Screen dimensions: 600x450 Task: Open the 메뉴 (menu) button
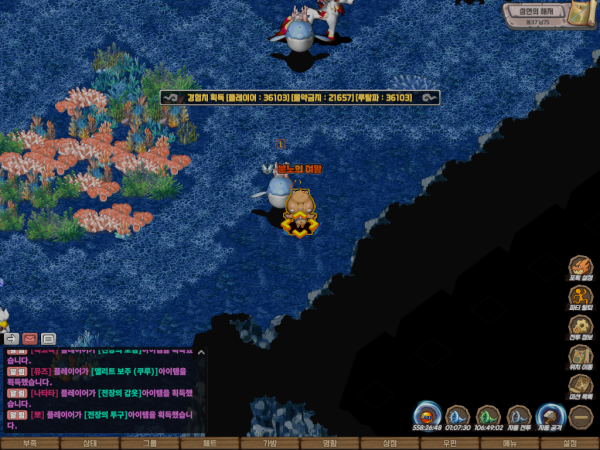[x=510, y=442]
